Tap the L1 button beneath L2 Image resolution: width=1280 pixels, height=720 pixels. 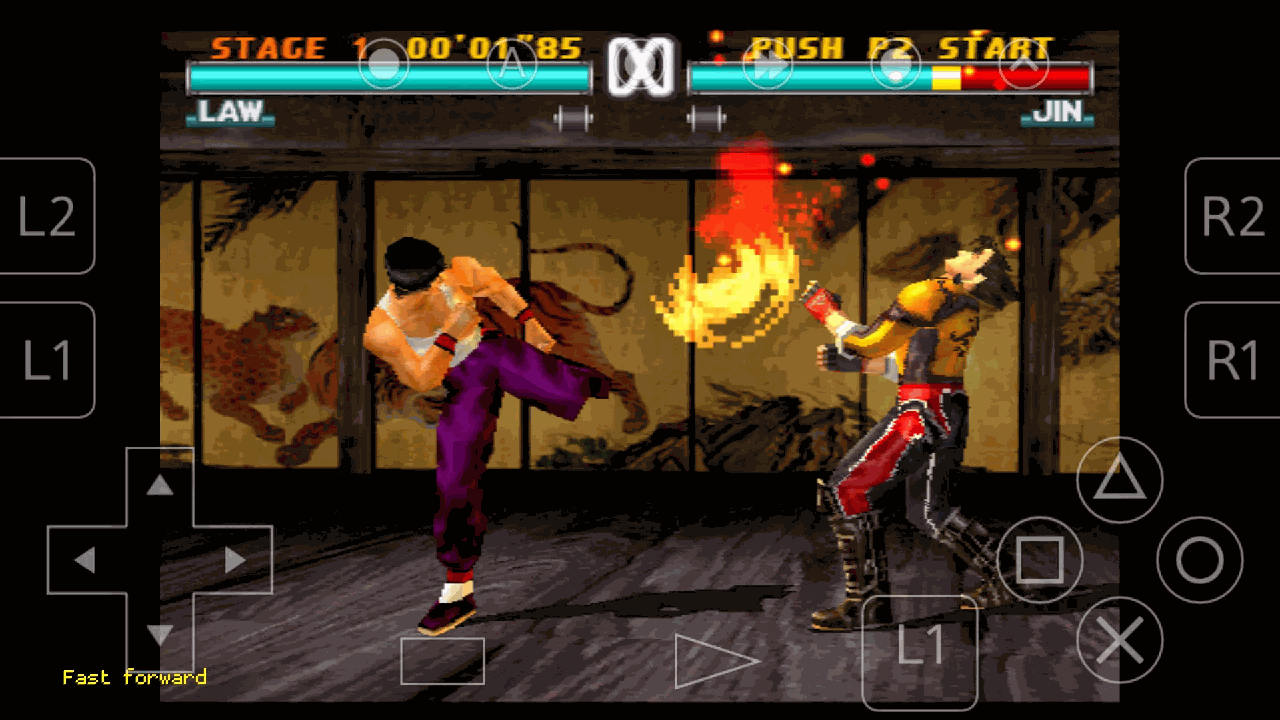coord(47,360)
